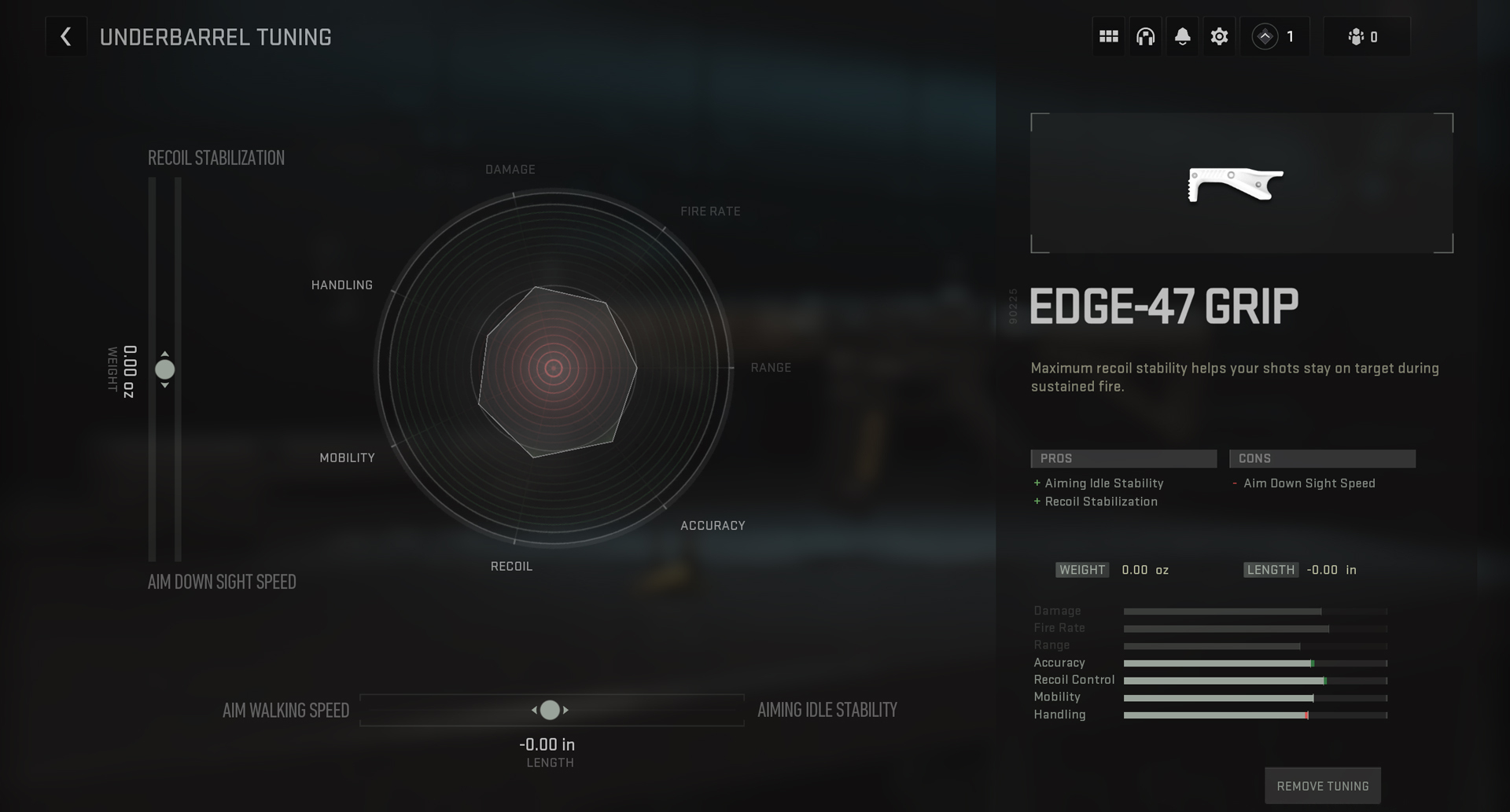Nudge length toward Aiming Idle Stability arrow

[x=565, y=710]
